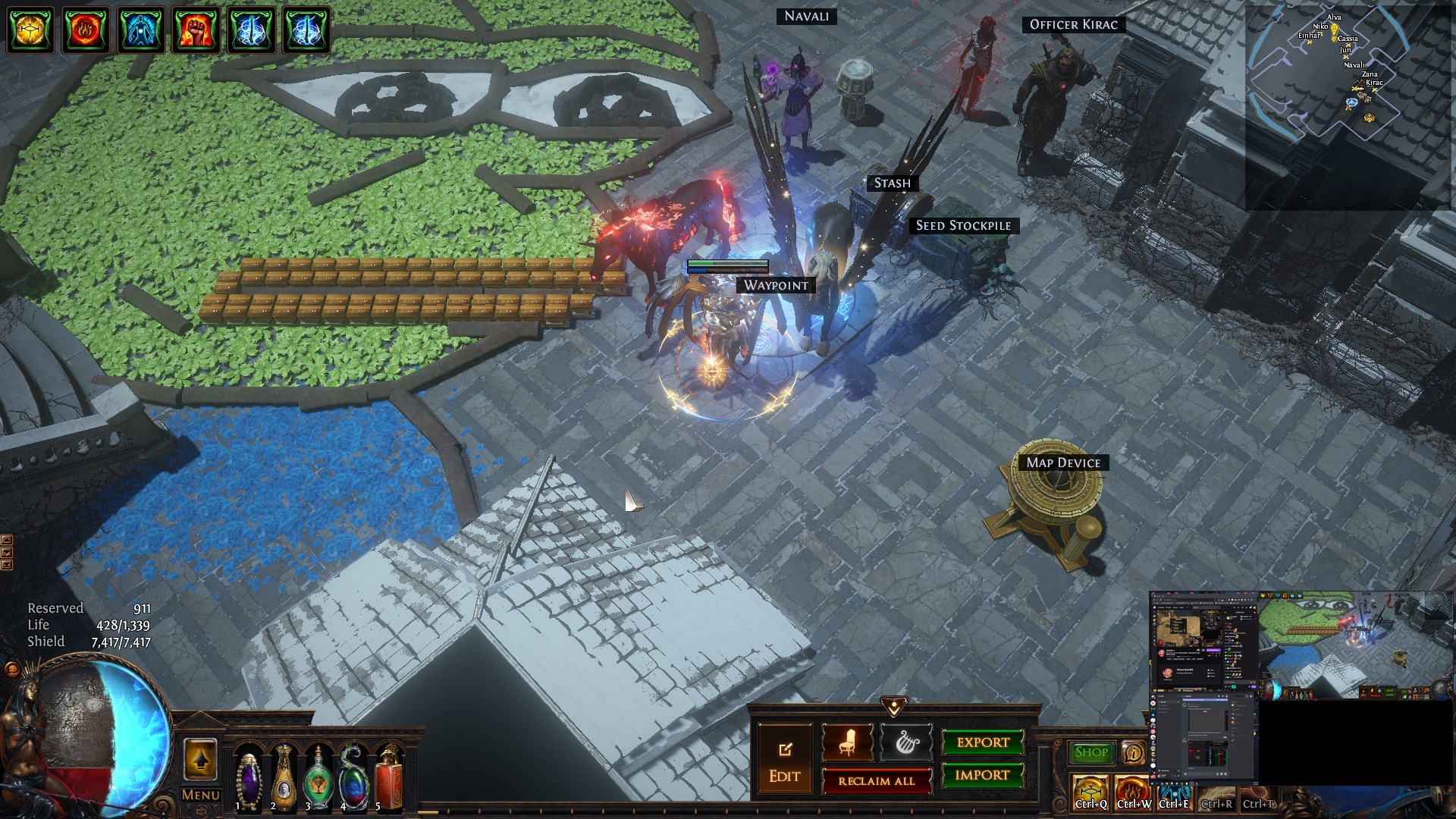The width and height of the screenshot is (1456, 819).
Task: Activate the Ctrl+W fire aura skill
Action: coord(1132,792)
